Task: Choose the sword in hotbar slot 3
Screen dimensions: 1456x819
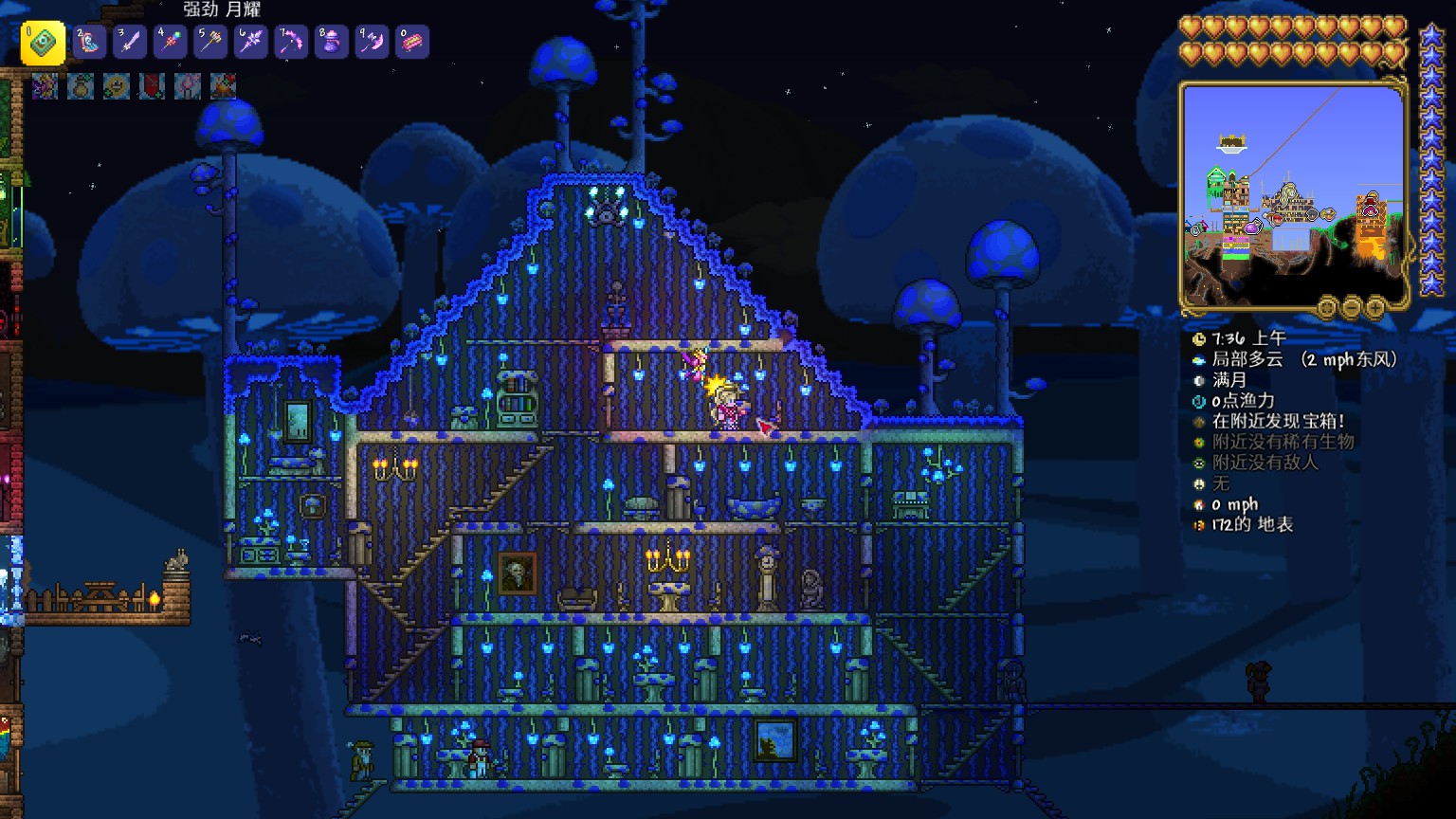Action: tap(130, 42)
